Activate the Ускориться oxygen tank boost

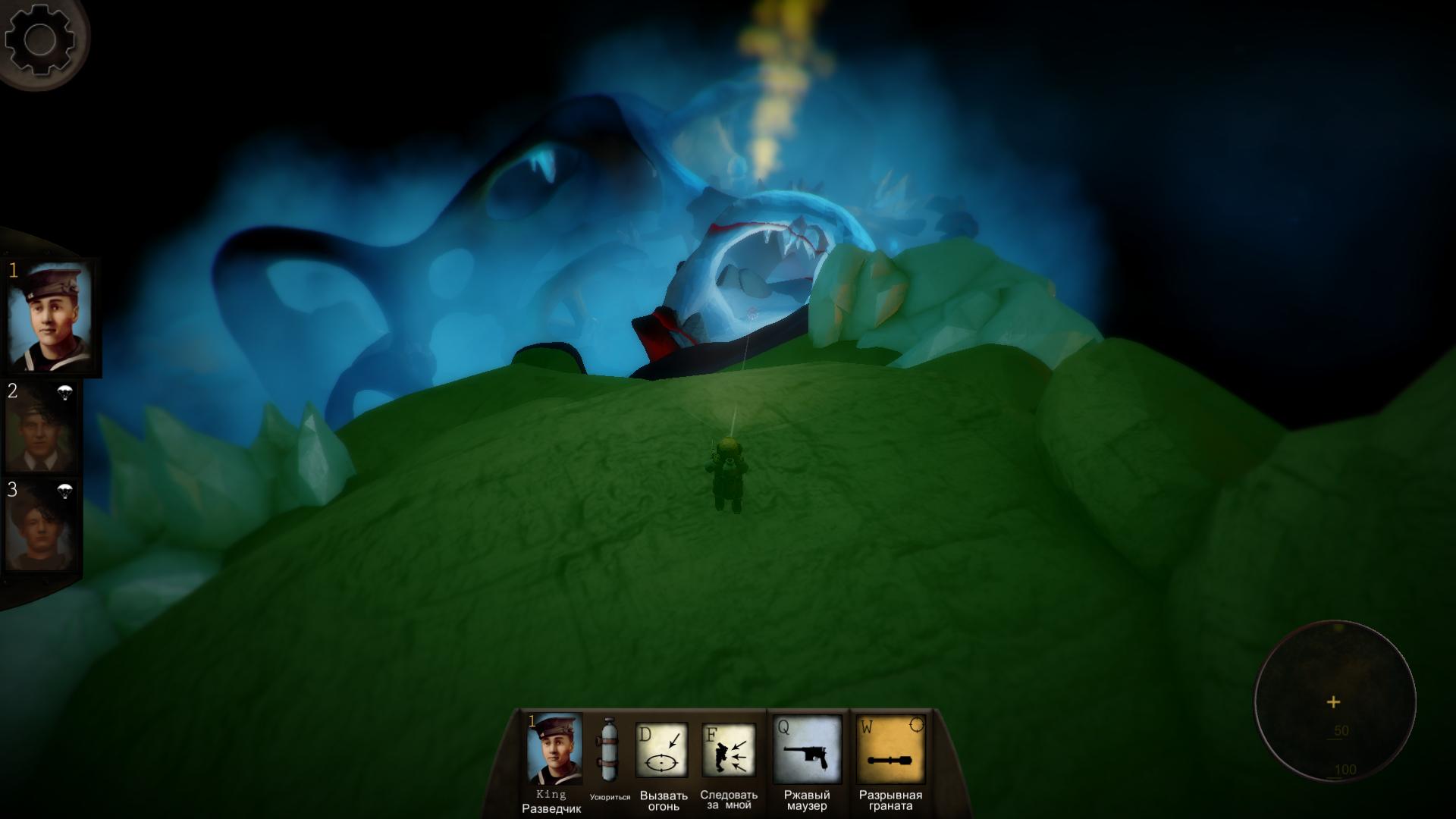point(609,750)
